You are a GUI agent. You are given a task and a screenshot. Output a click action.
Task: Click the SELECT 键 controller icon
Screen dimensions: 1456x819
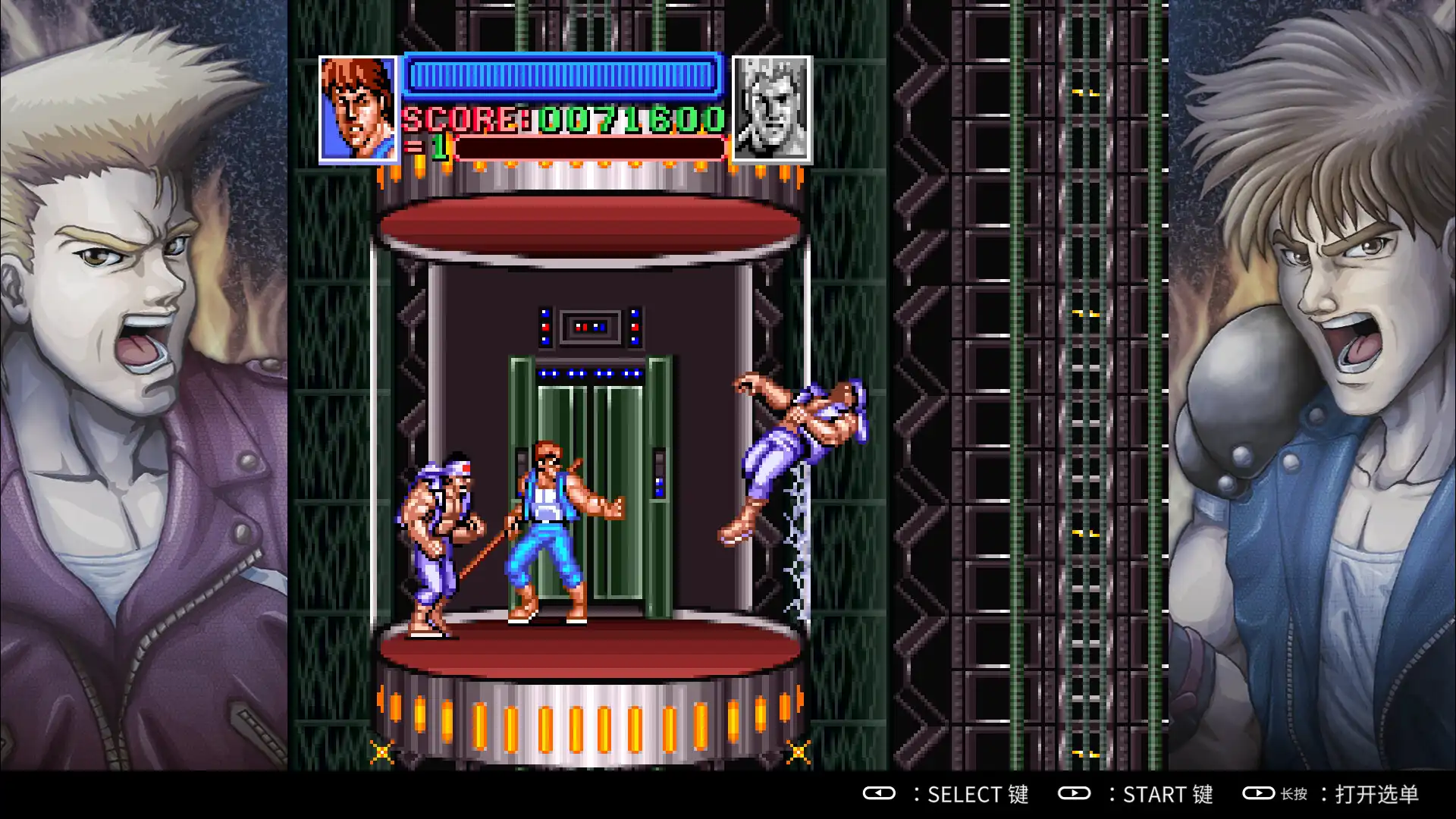click(x=881, y=795)
